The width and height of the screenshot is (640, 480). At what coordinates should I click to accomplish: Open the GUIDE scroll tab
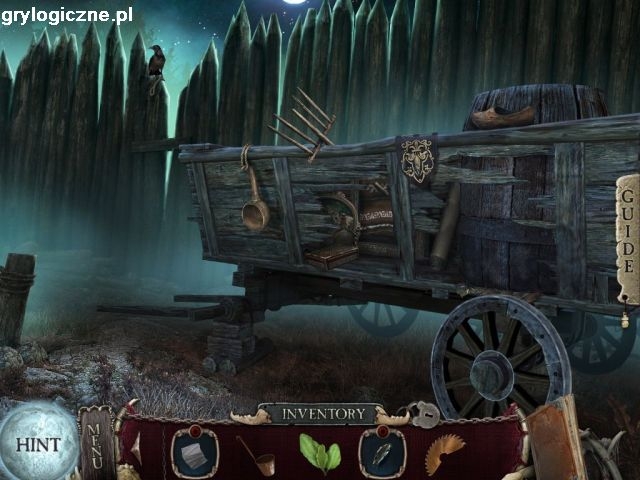click(627, 239)
